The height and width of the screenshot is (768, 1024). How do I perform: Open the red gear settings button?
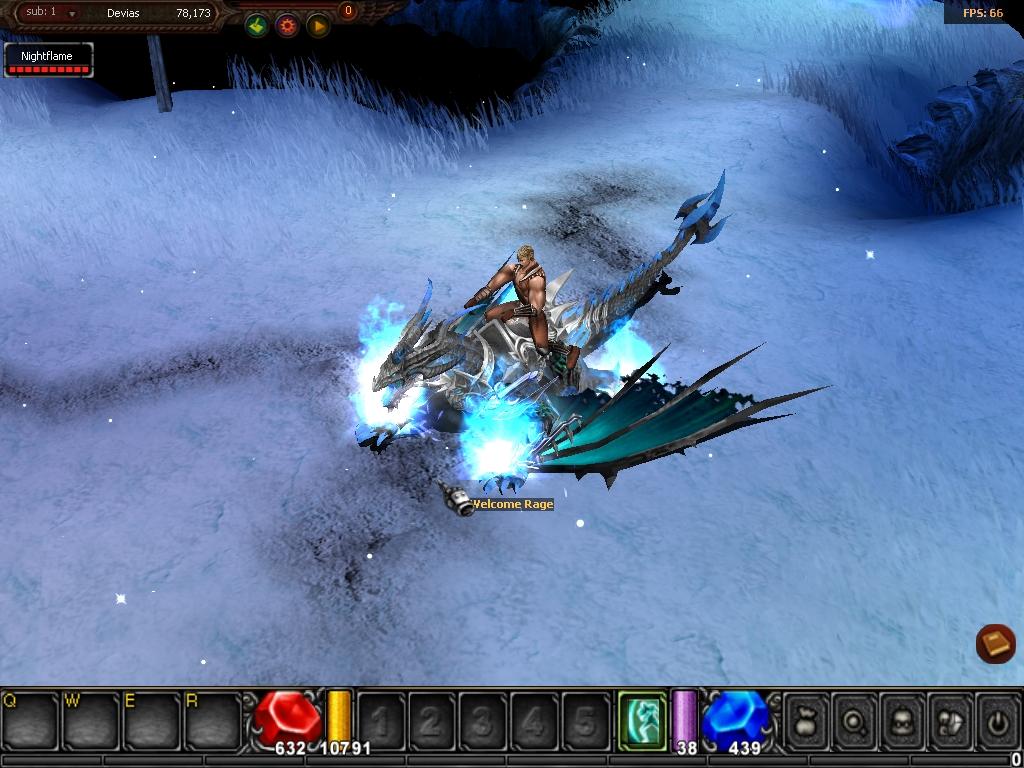click(287, 26)
